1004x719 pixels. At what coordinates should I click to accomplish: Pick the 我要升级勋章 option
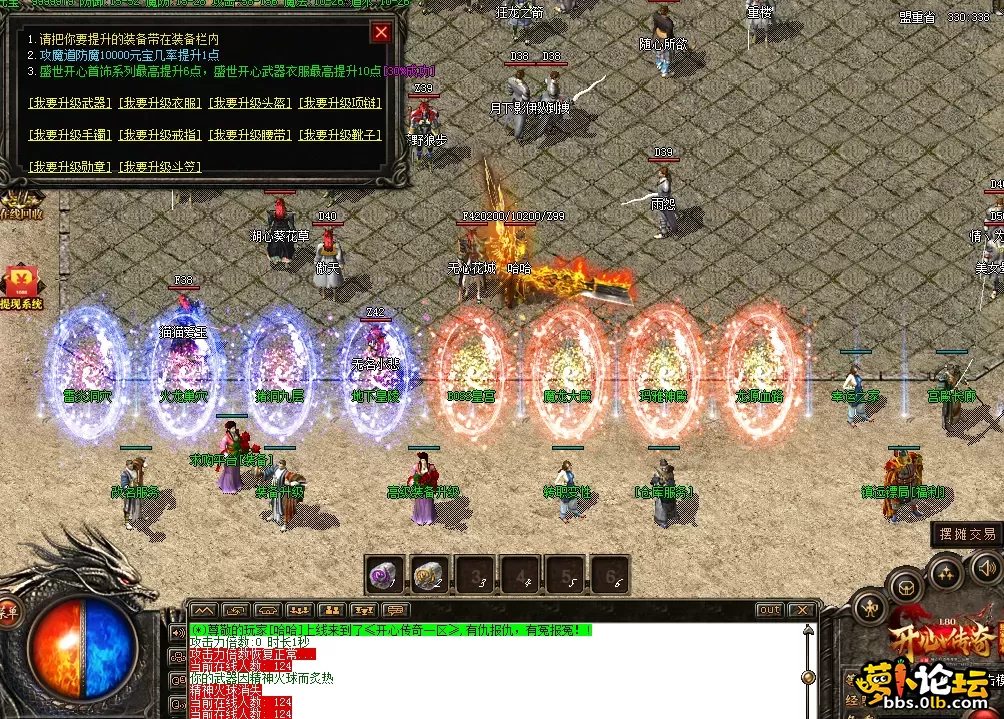(x=70, y=166)
